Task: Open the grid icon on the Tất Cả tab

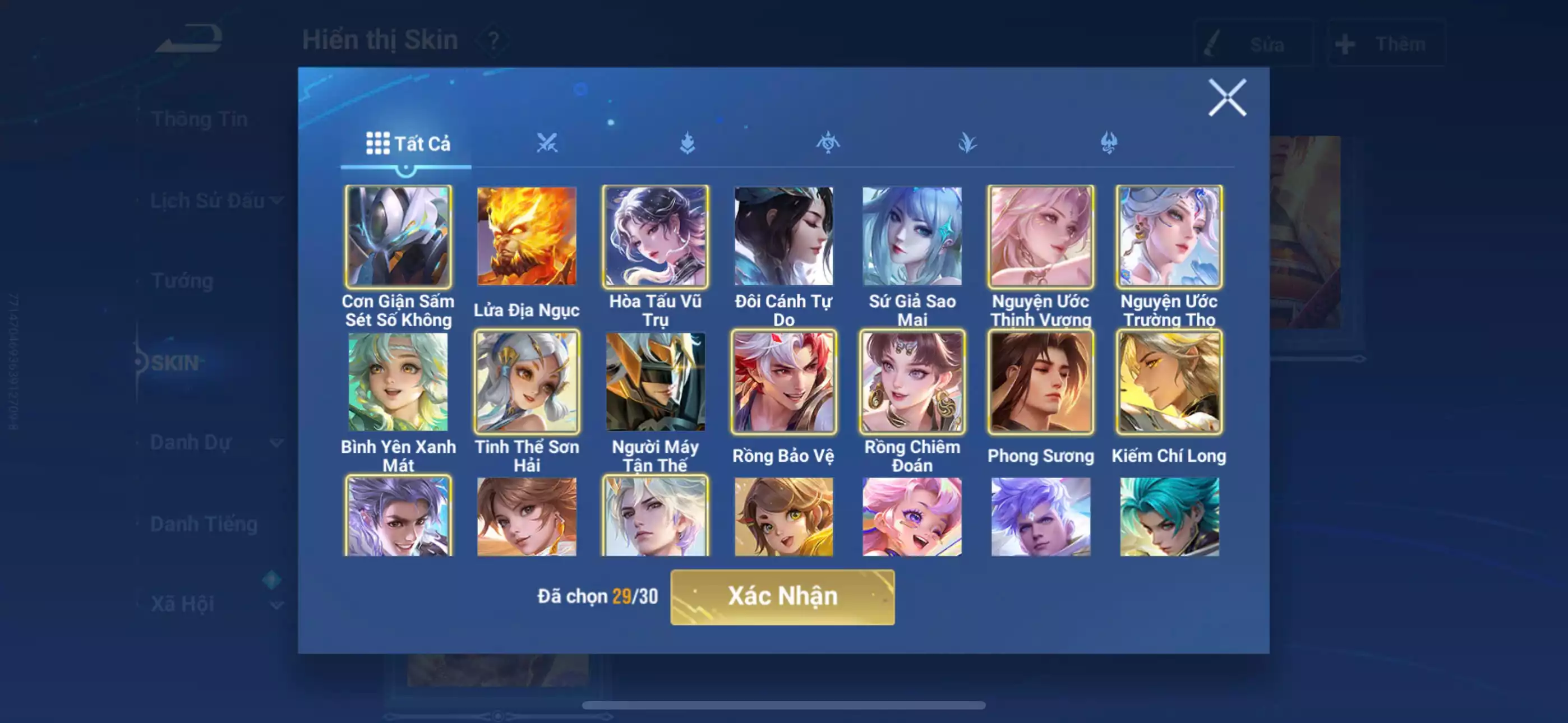Action: pos(377,143)
